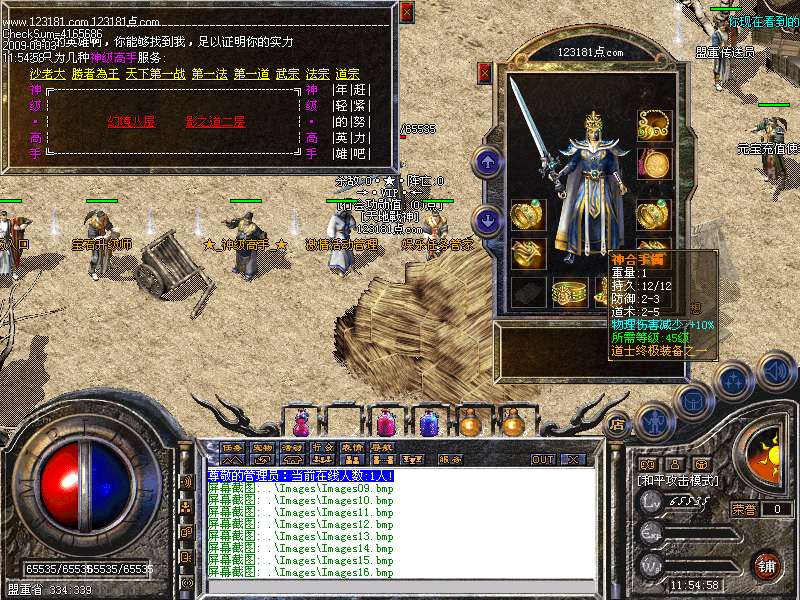Screen dimensions: 800x600
Task: Choose the 影之道二层 teleport link
Action: (215, 122)
